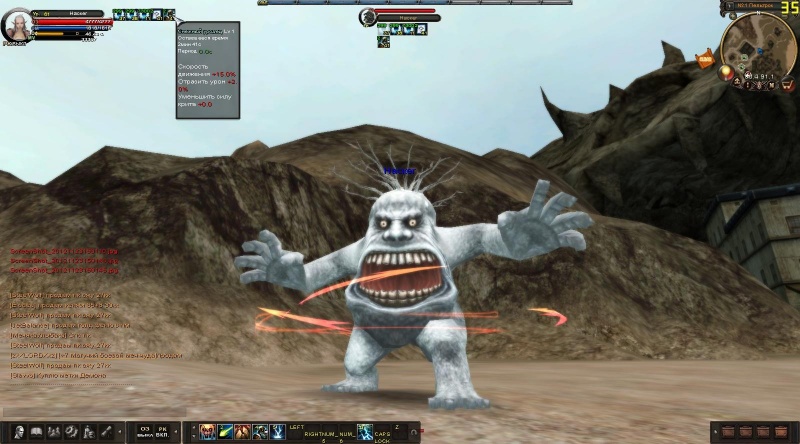
Task: Open the book icon in the menu bar
Action: point(38,431)
